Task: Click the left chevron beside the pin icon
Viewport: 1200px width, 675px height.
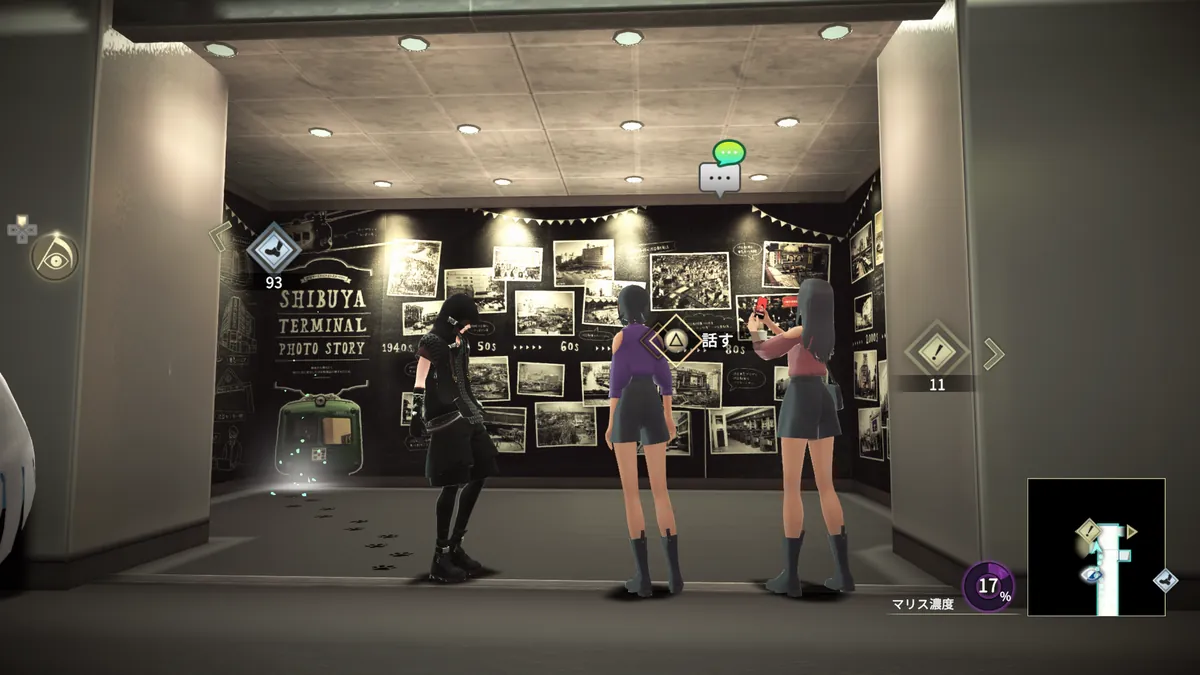Action: pyautogui.click(x=220, y=237)
